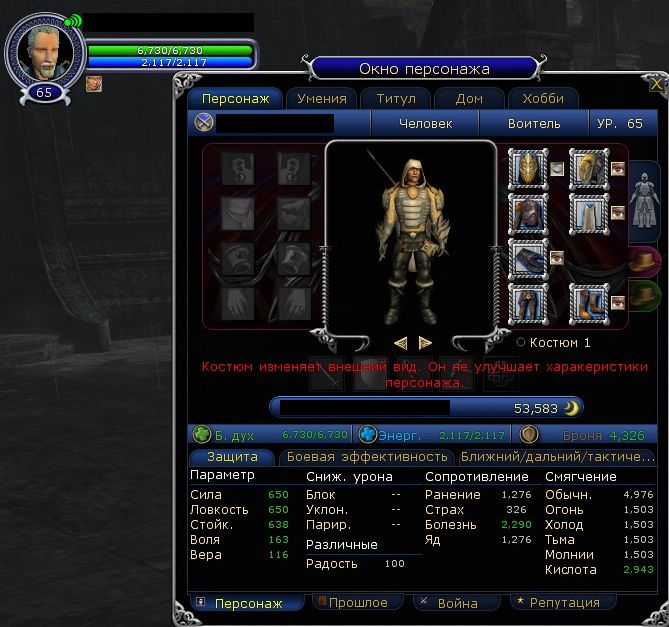Select the blue boots cosmetic slot

click(x=588, y=302)
